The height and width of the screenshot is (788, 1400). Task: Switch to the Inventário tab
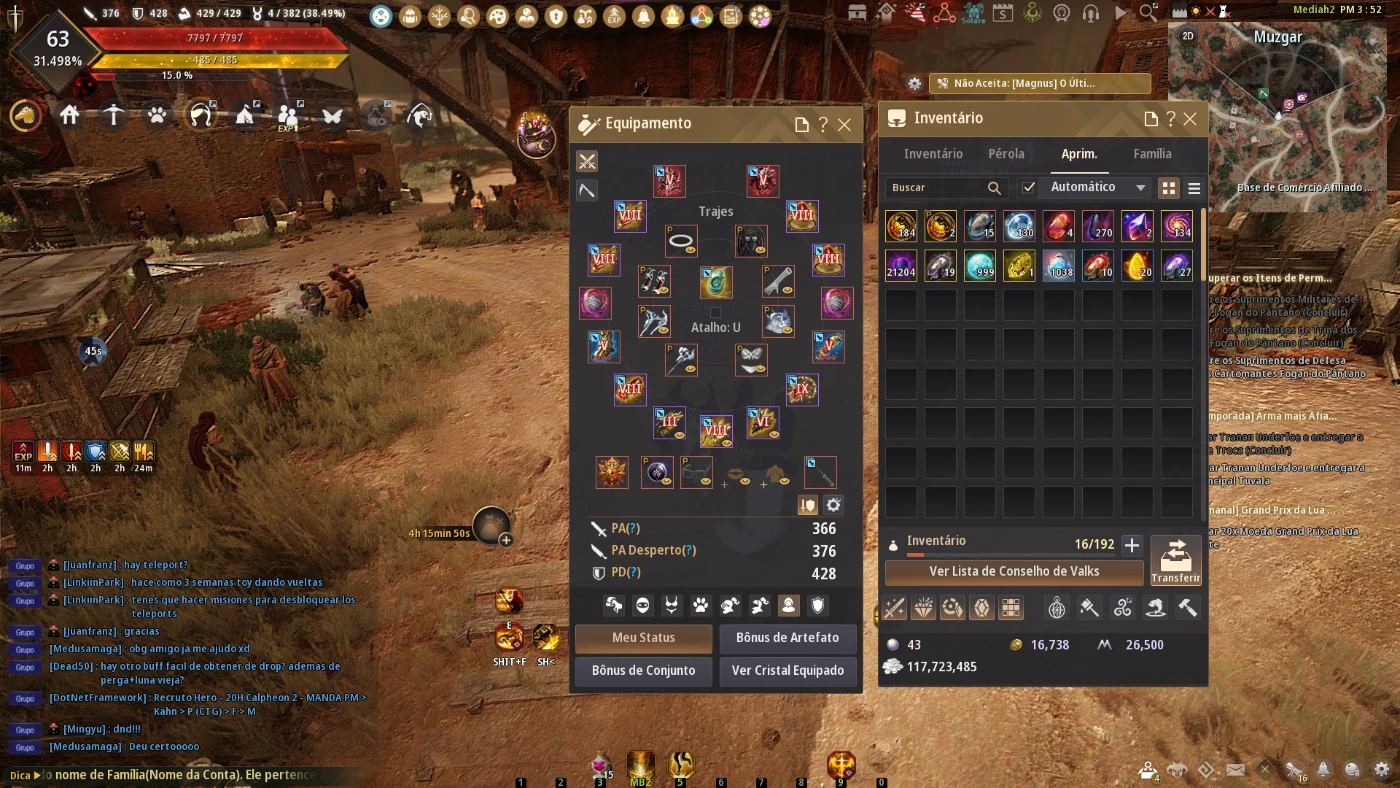pyautogui.click(x=933, y=154)
